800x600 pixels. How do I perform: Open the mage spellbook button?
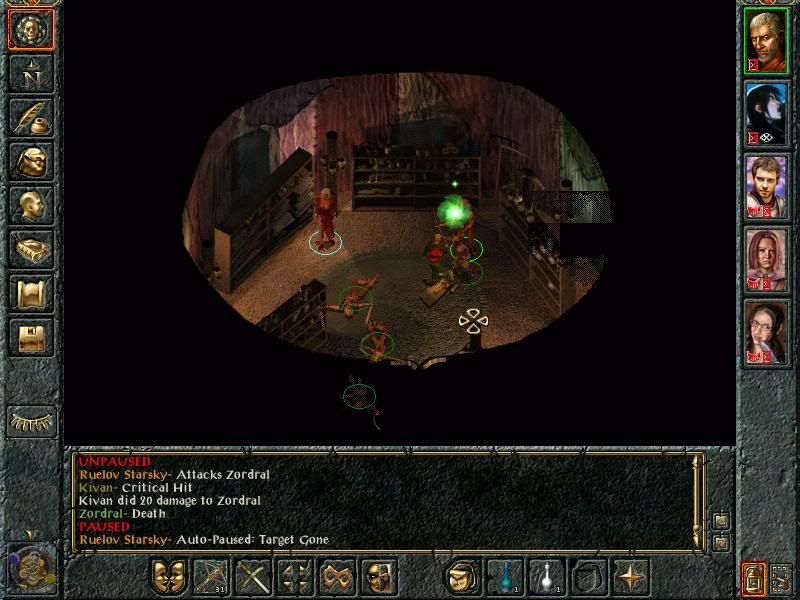point(31,249)
